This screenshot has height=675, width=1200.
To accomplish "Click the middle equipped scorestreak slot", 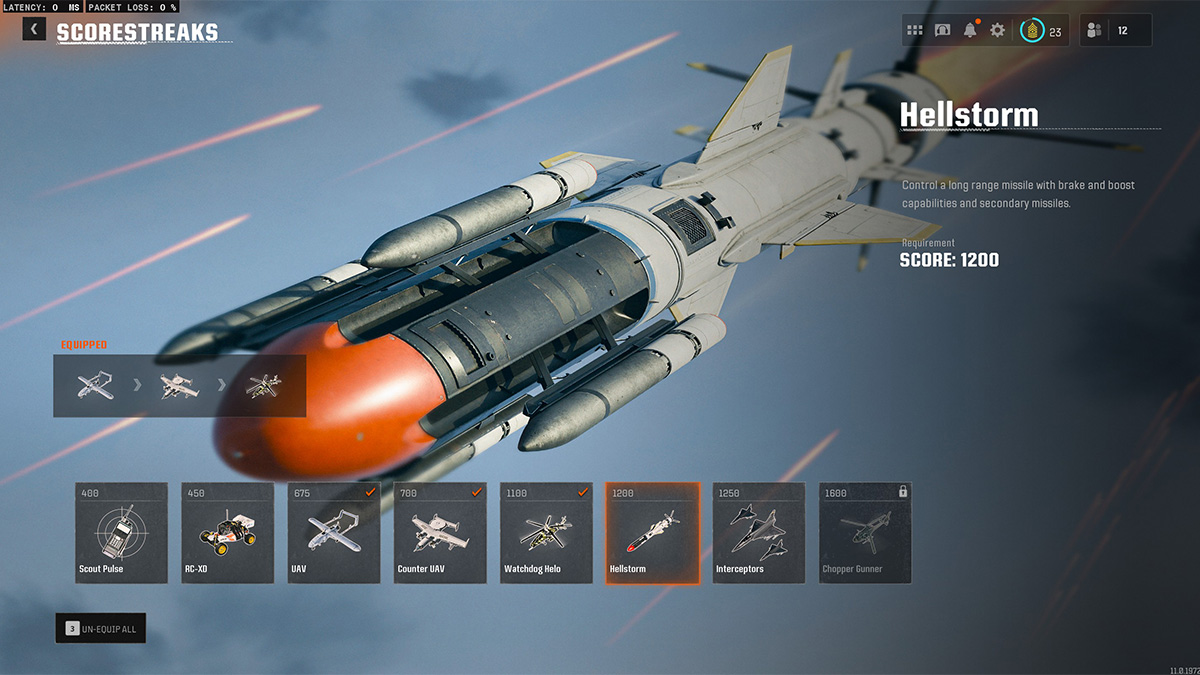I will (x=180, y=385).
